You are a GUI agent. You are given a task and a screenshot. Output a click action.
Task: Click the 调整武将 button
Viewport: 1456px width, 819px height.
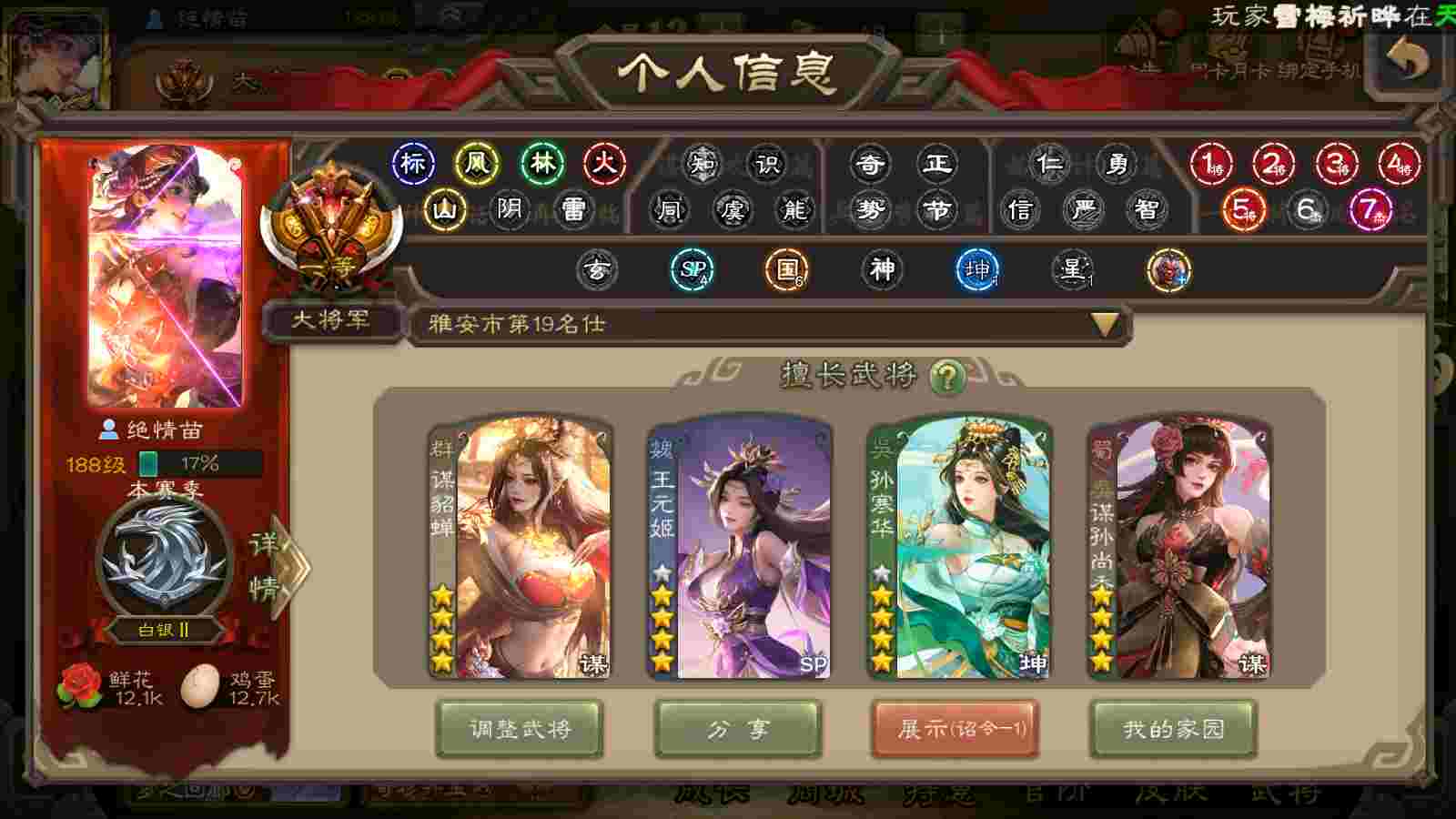(x=520, y=729)
